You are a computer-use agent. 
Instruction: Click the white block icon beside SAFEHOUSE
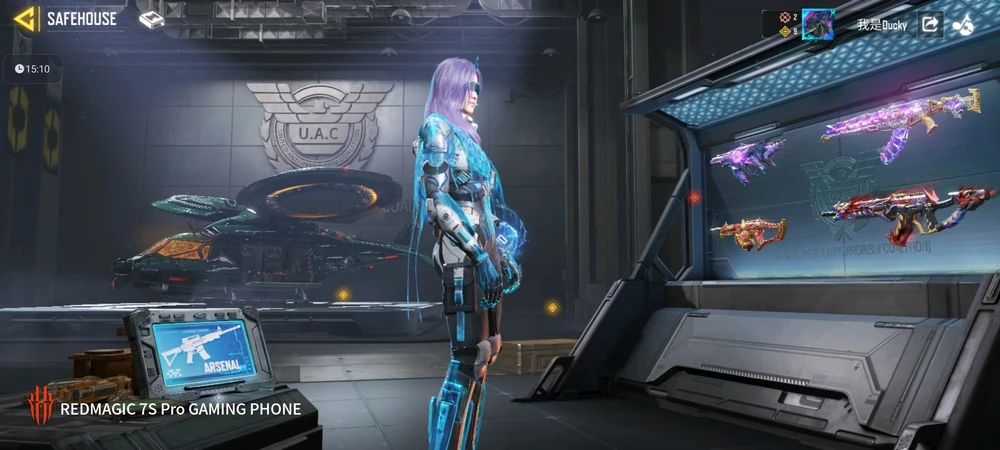[151, 19]
